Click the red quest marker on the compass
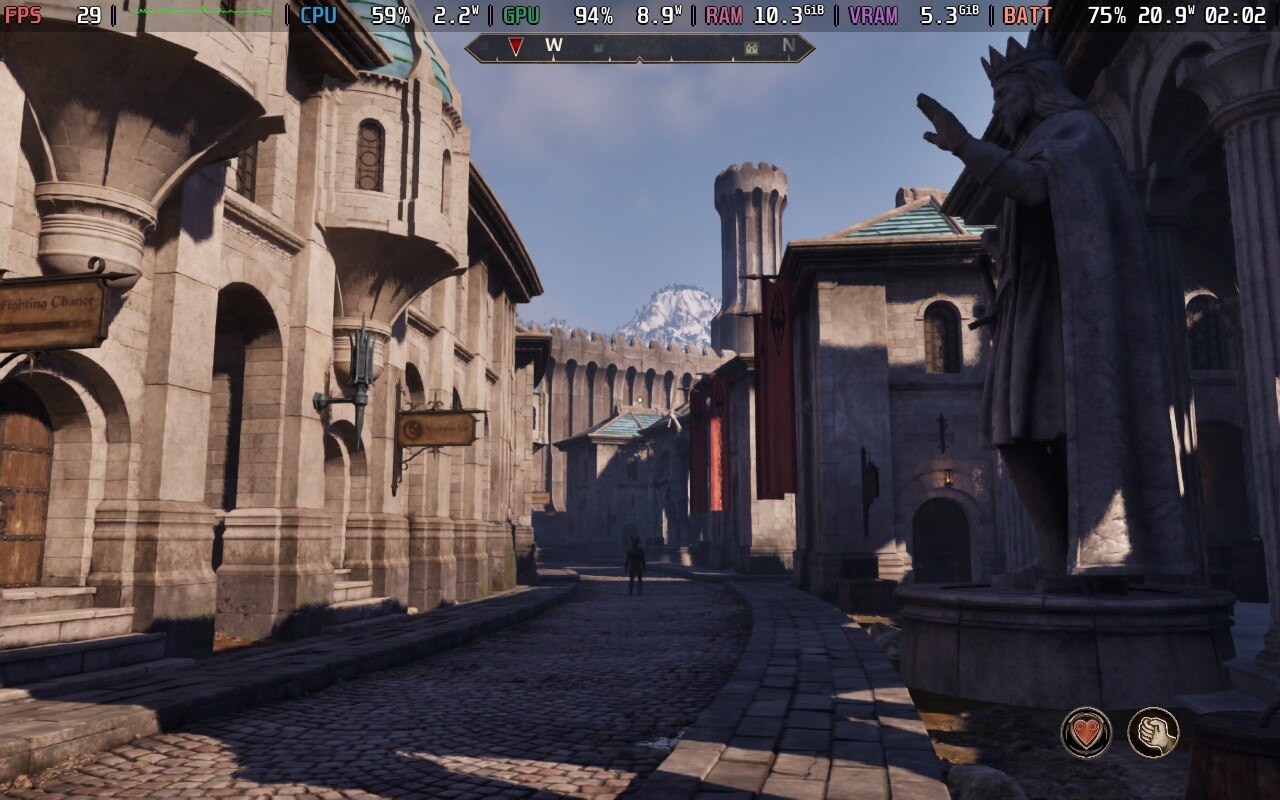This screenshot has width=1280, height=800. [x=515, y=46]
